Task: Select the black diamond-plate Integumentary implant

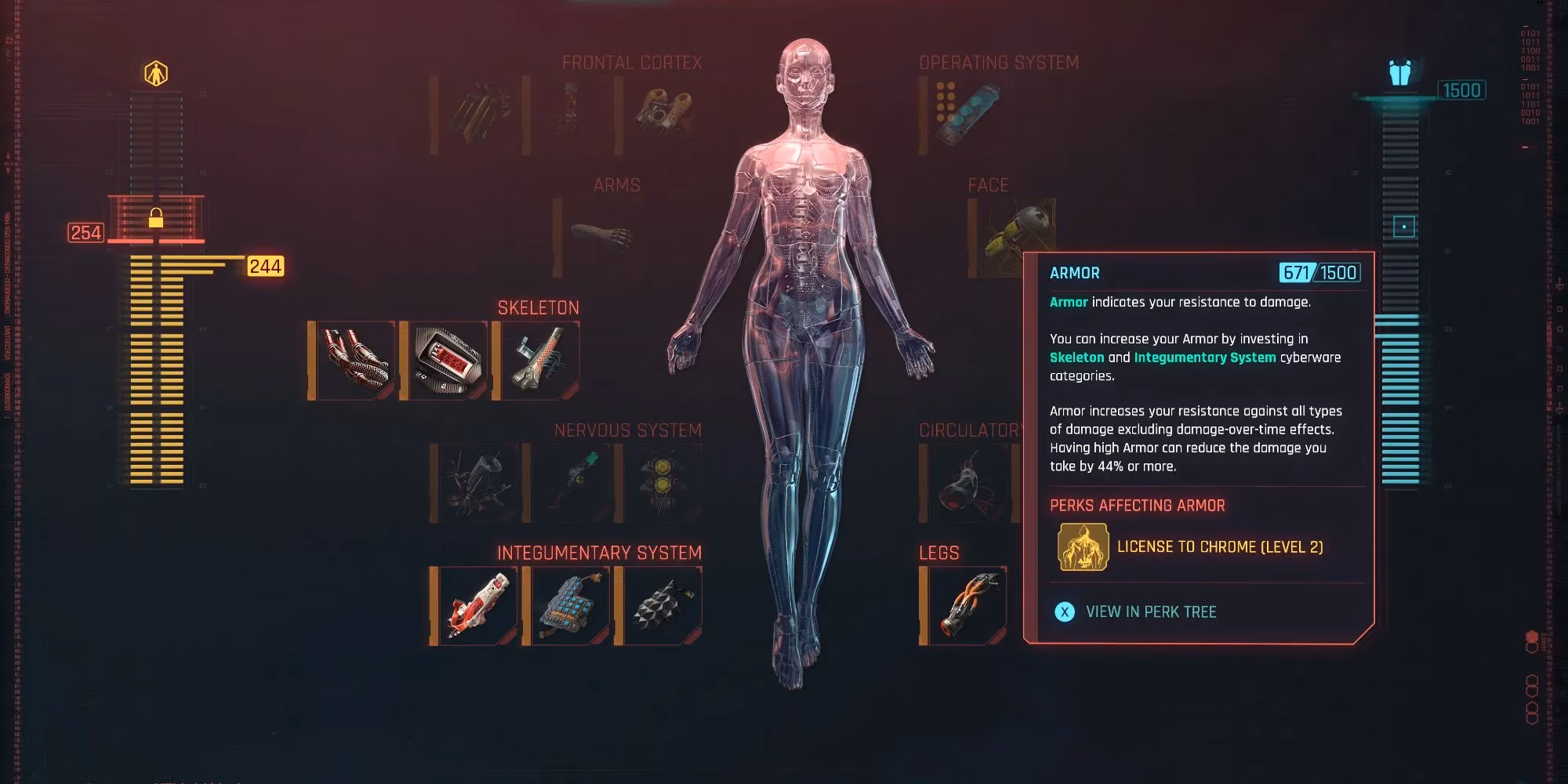Action: tap(662, 604)
